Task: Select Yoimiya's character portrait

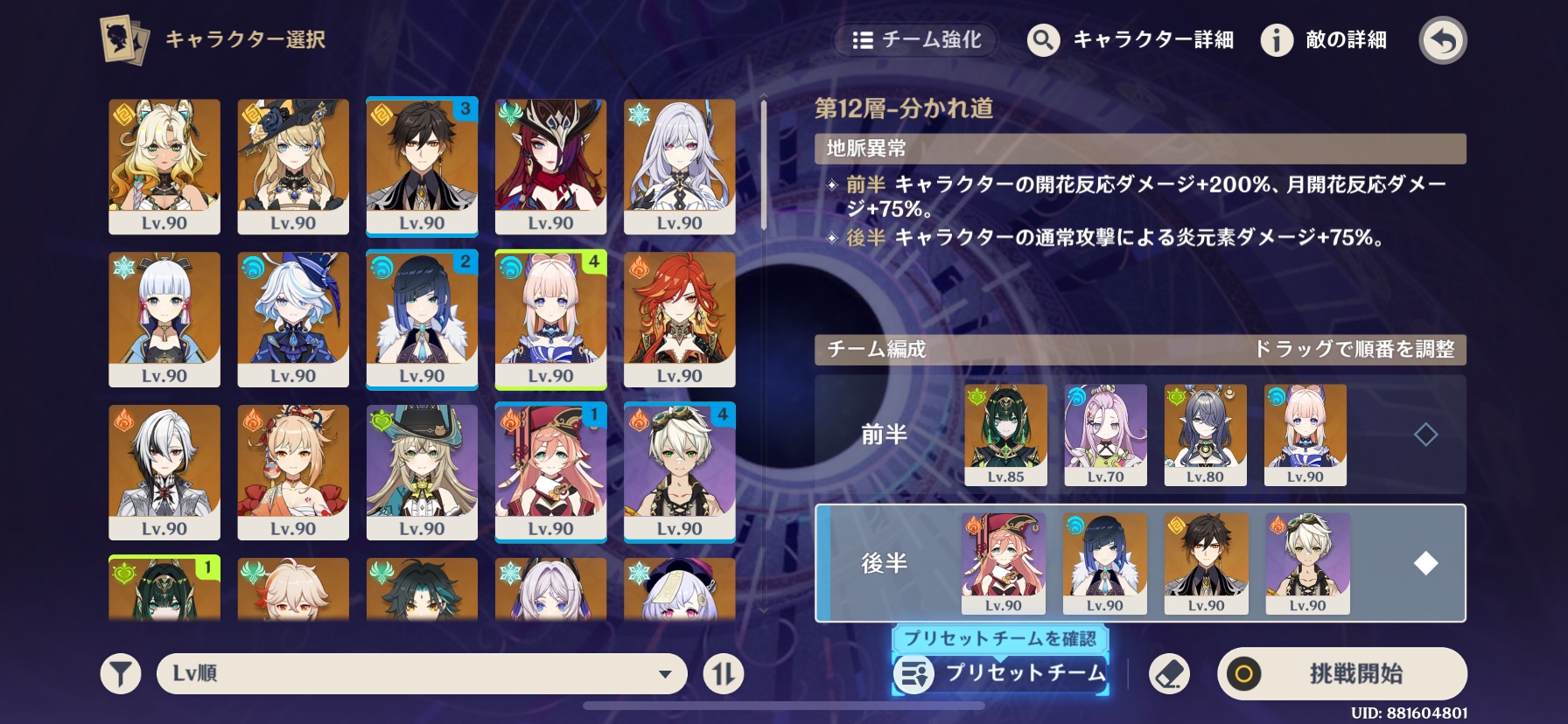Action: (293, 472)
